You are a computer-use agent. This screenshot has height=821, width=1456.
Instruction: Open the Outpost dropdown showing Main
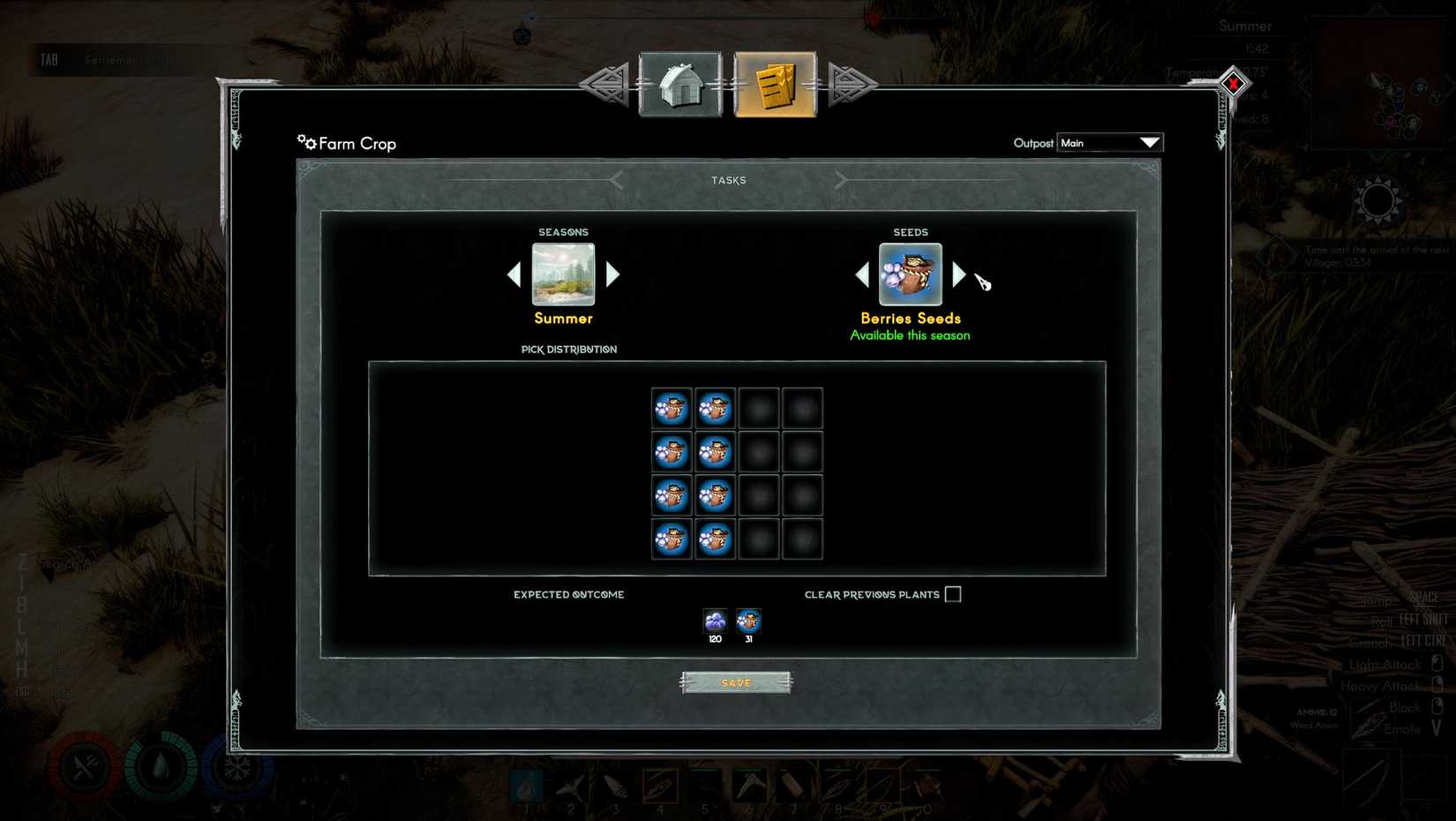point(1109,142)
